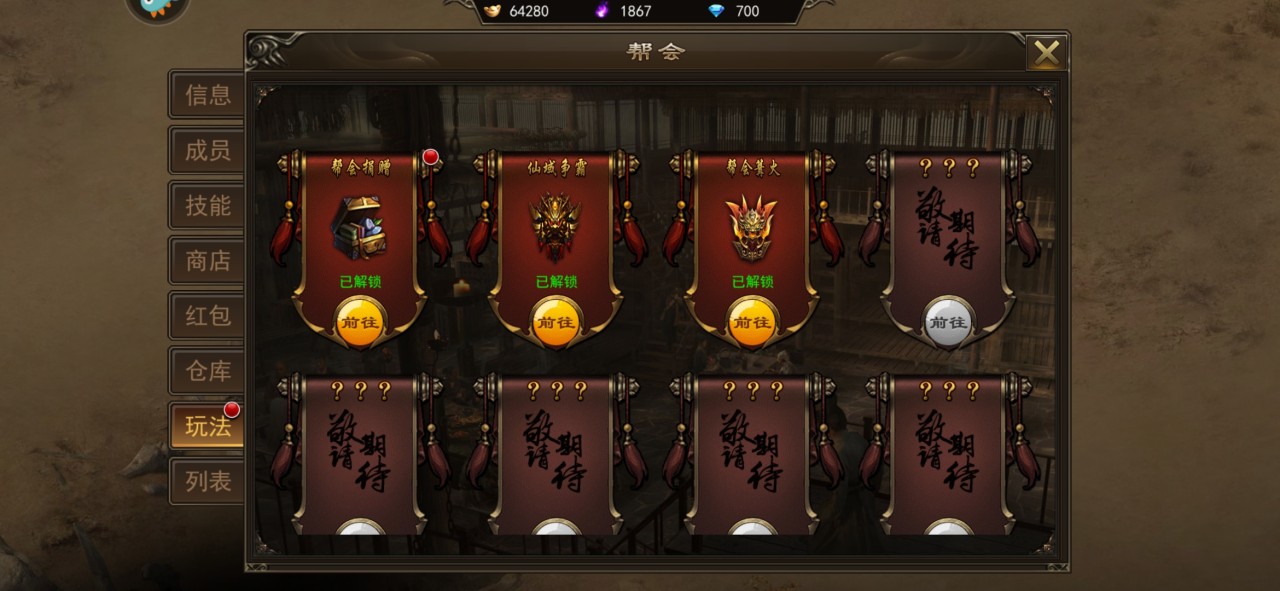Pick the 帮会篝火 horned helmet icon
This screenshot has width=1280, height=591.
751,227
